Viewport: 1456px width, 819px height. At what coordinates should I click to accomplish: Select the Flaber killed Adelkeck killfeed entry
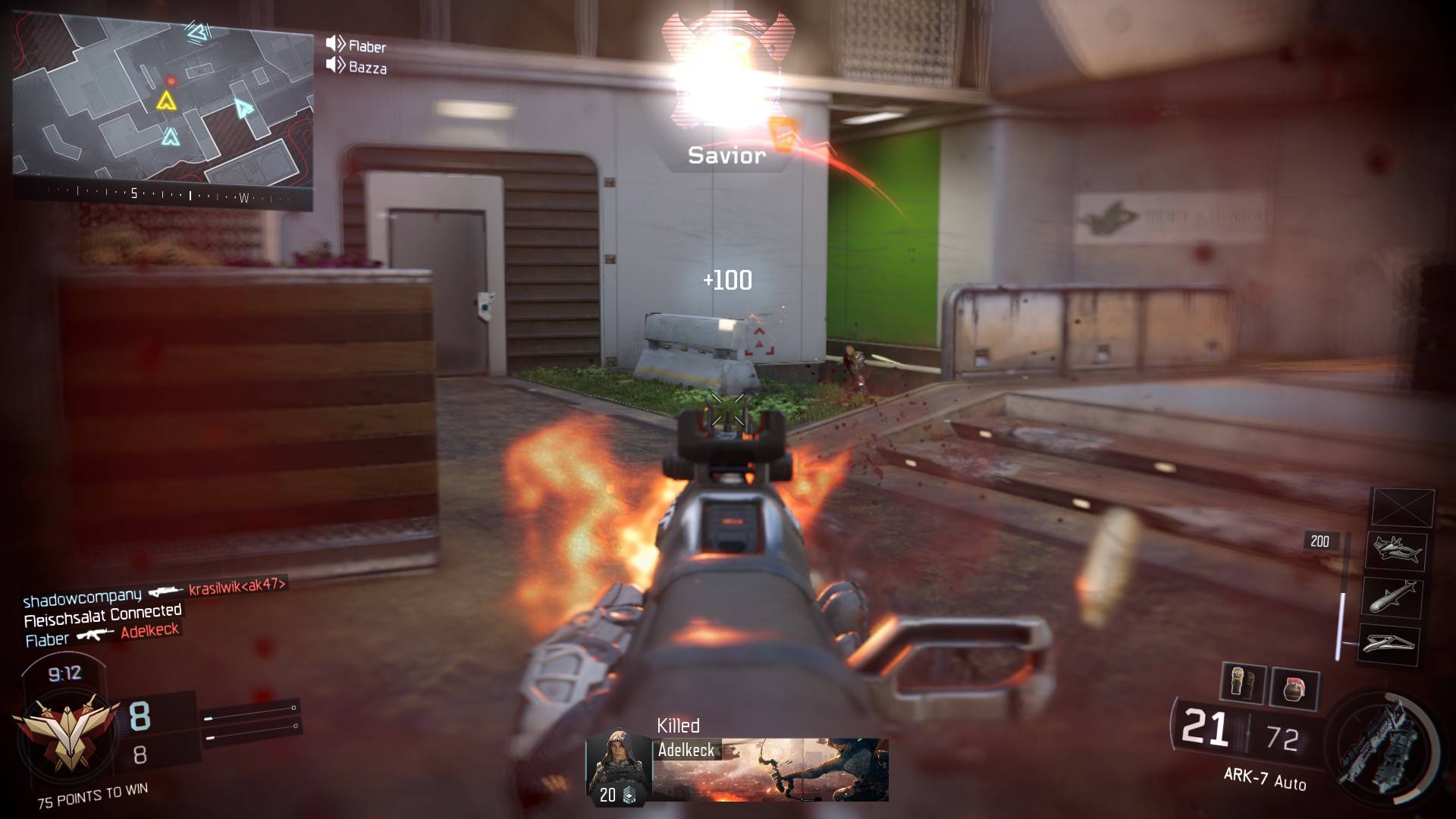(x=102, y=635)
